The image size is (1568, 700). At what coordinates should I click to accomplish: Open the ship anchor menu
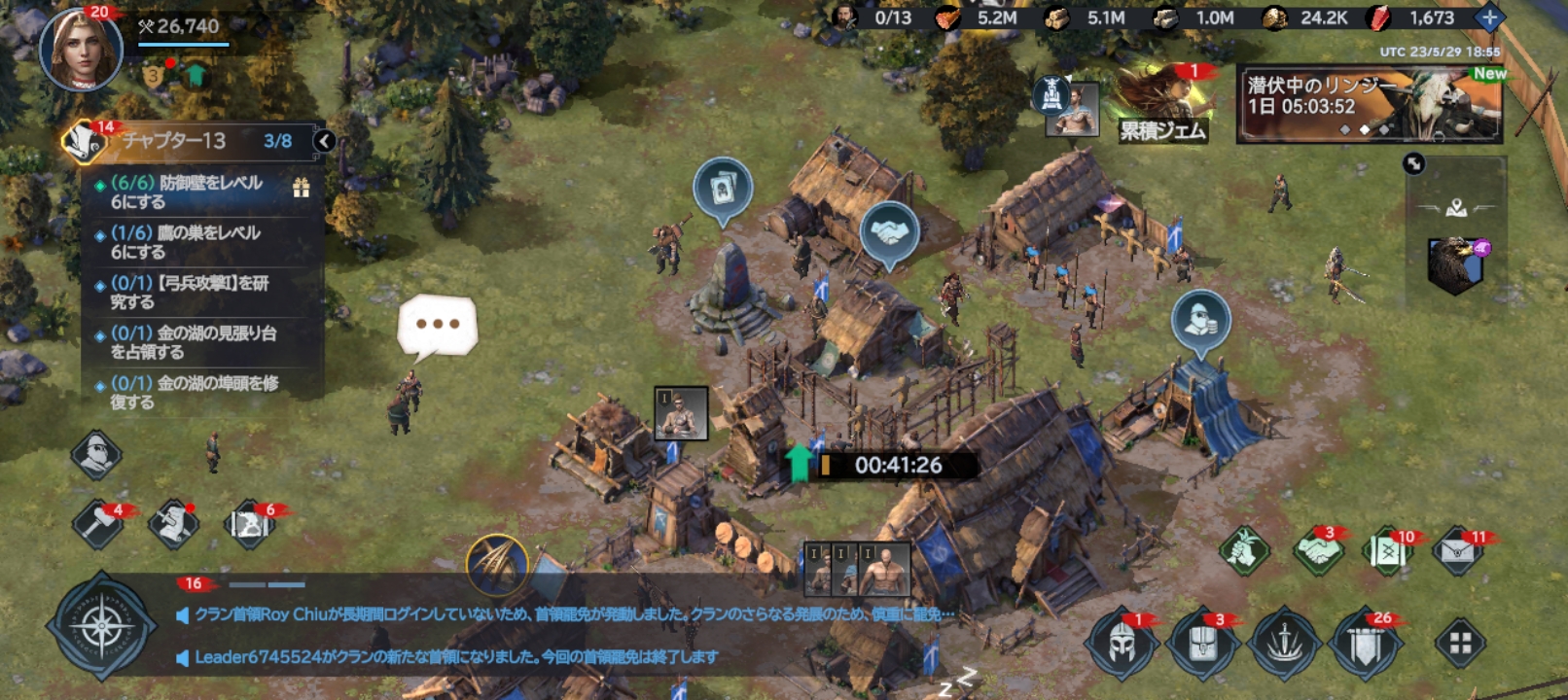1284,642
